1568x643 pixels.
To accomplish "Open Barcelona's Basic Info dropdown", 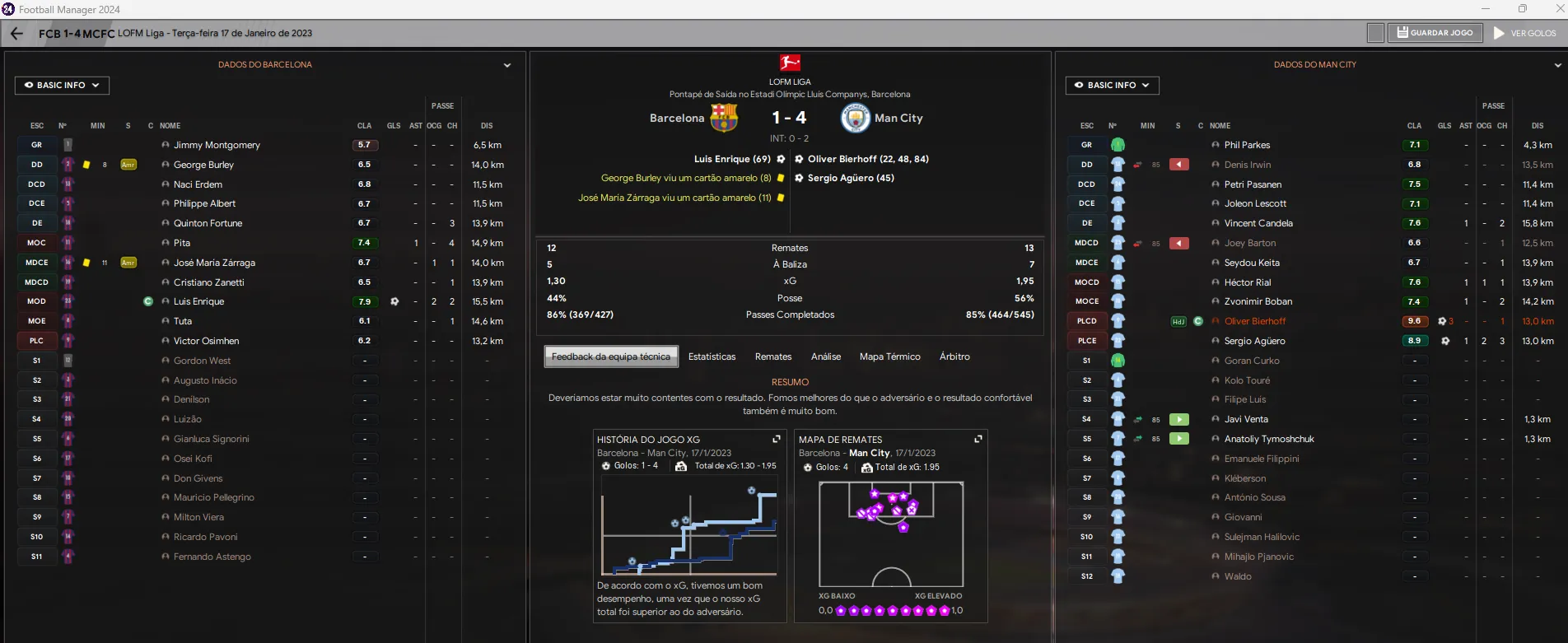I will click(x=62, y=86).
